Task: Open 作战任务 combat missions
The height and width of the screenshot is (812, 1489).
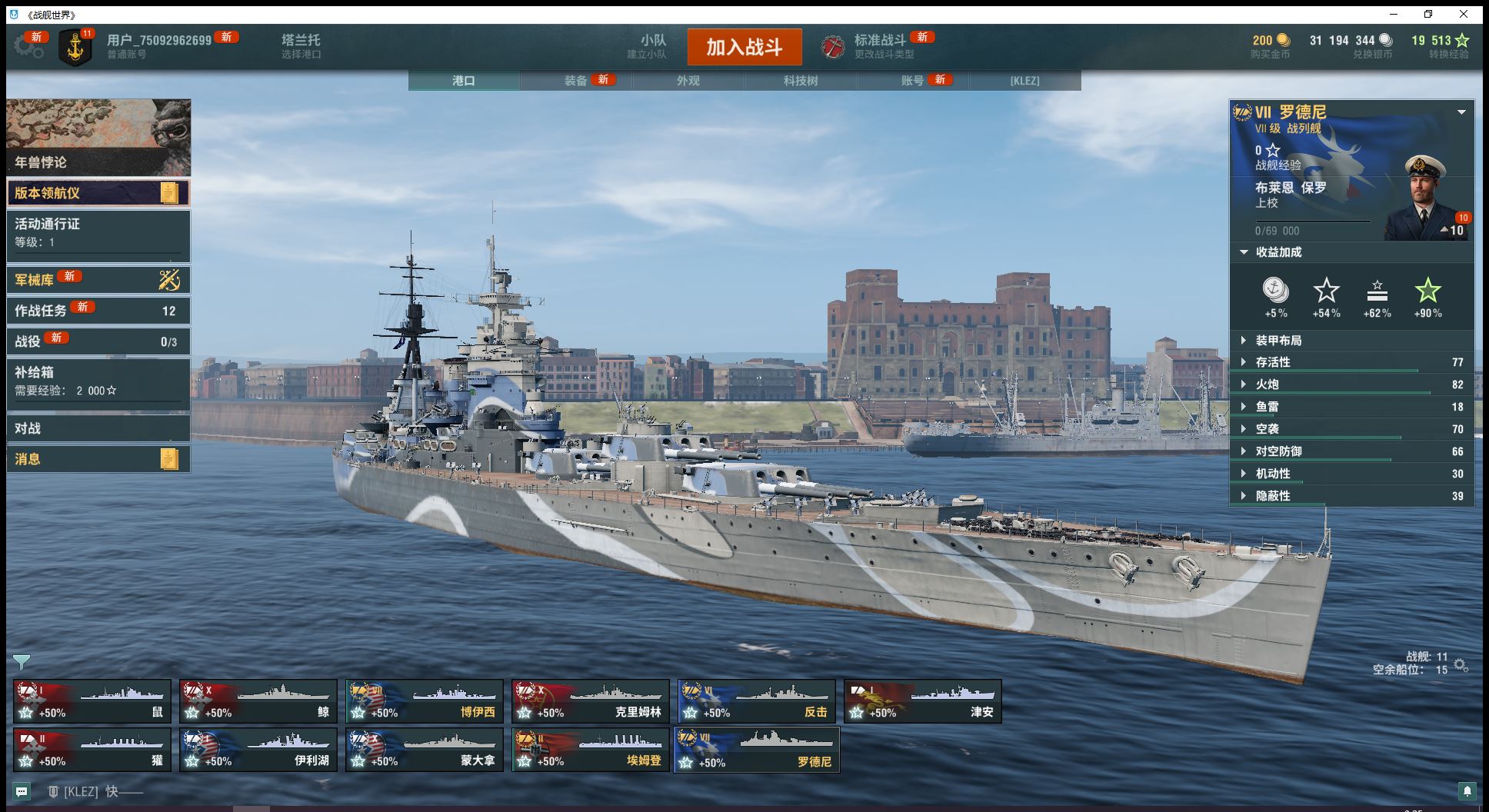Action: coord(98,311)
